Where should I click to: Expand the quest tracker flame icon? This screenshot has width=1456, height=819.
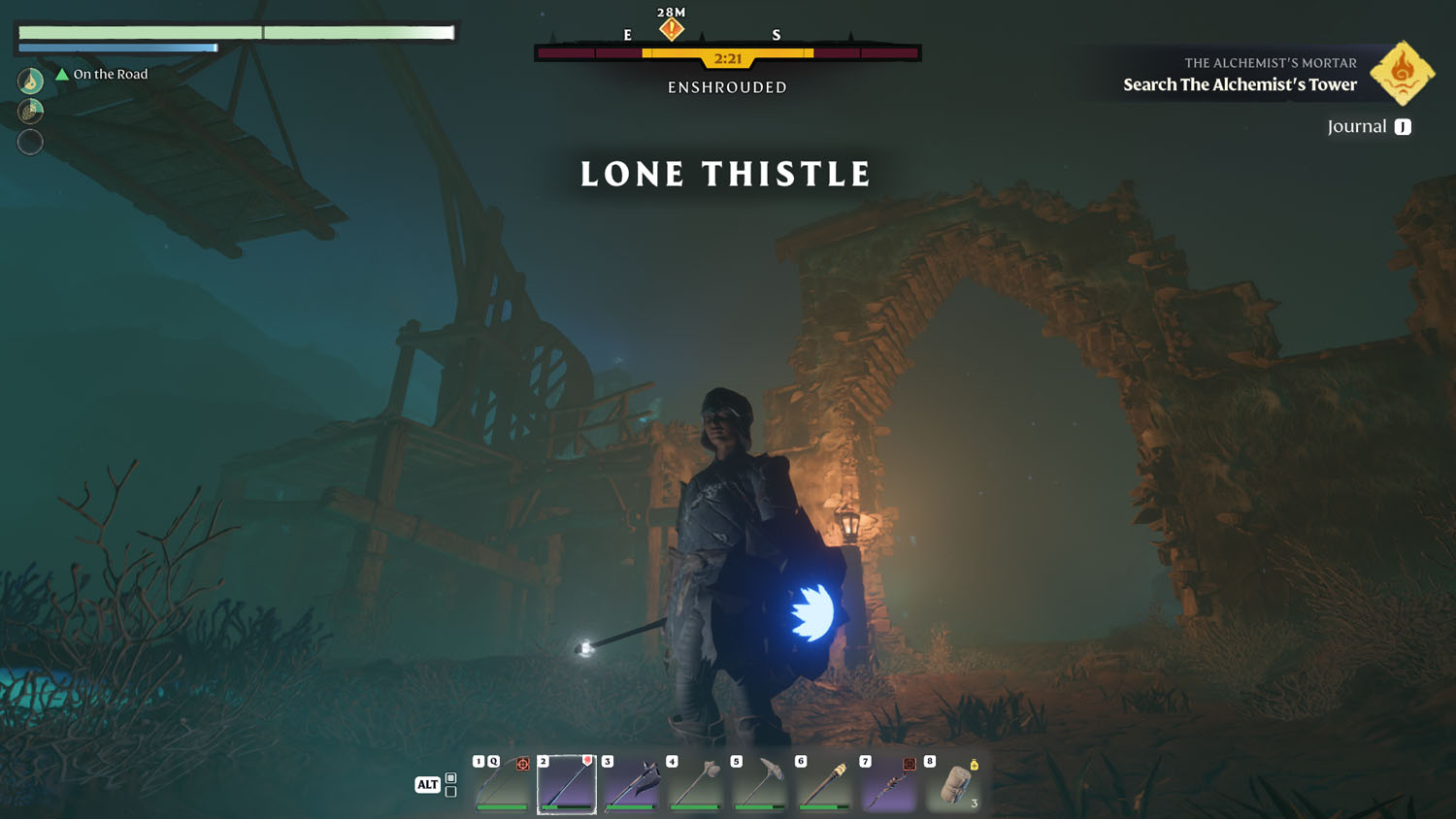click(1402, 72)
